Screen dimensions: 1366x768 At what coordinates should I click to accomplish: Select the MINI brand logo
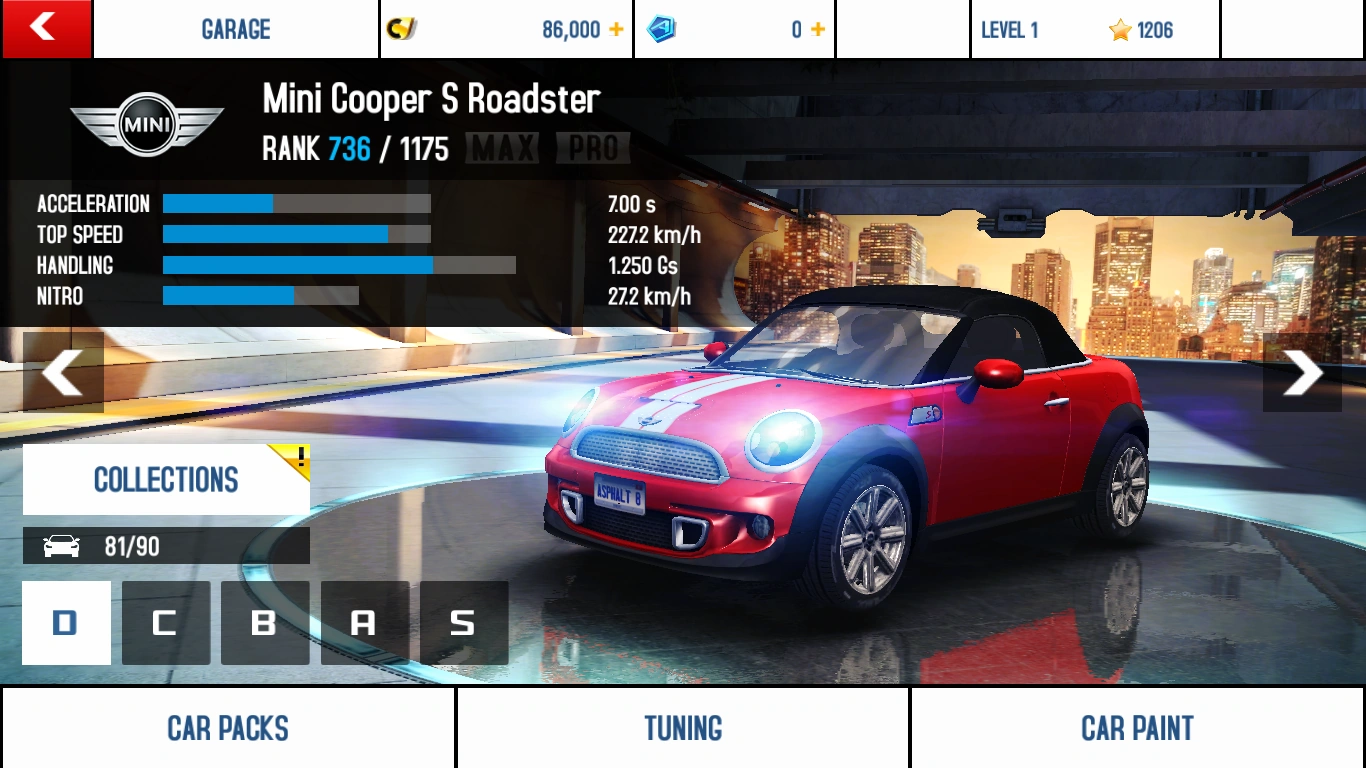coord(146,122)
